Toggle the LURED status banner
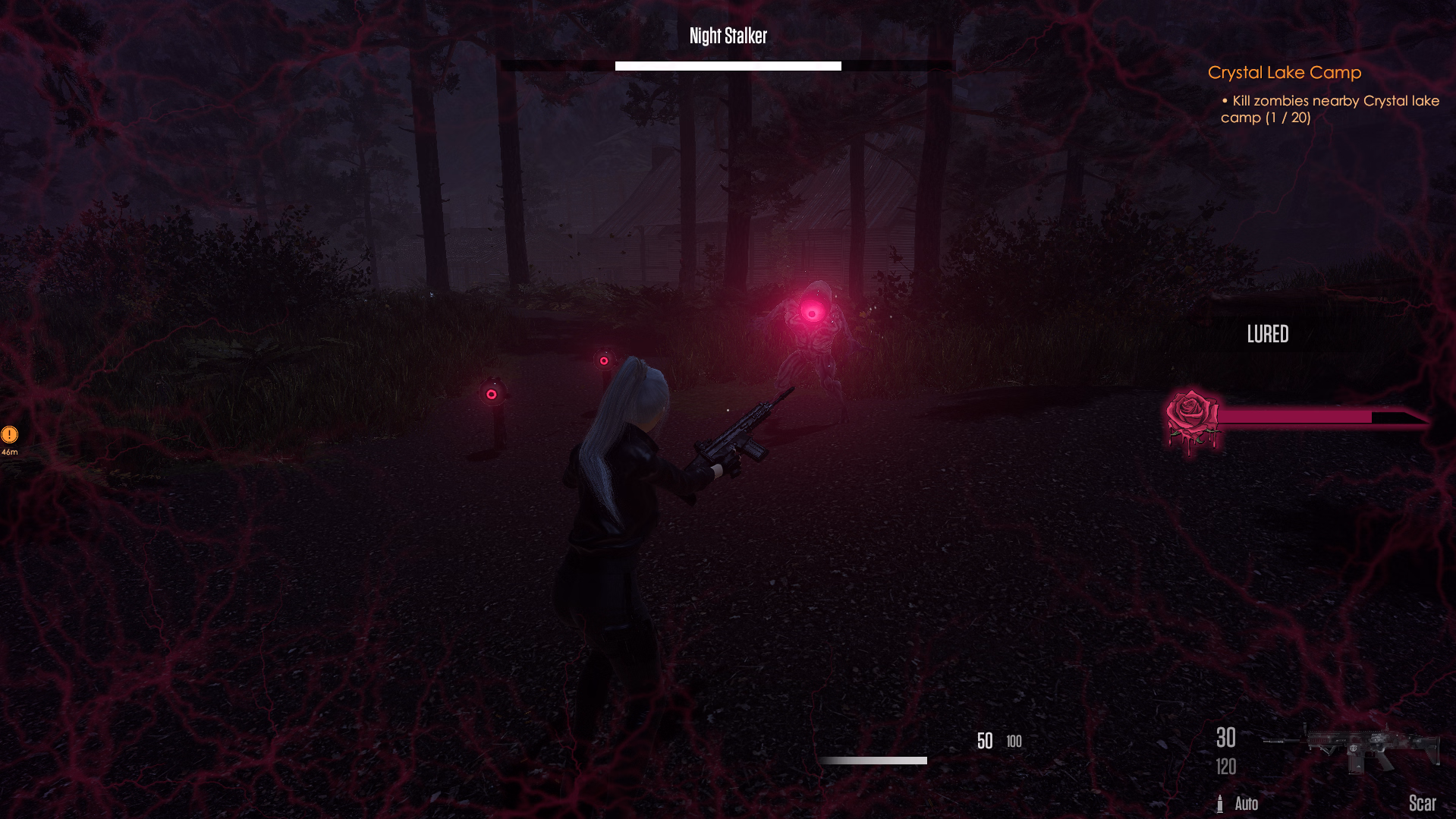The width and height of the screenshot is (1456, 819). (x=1268, y=334)
